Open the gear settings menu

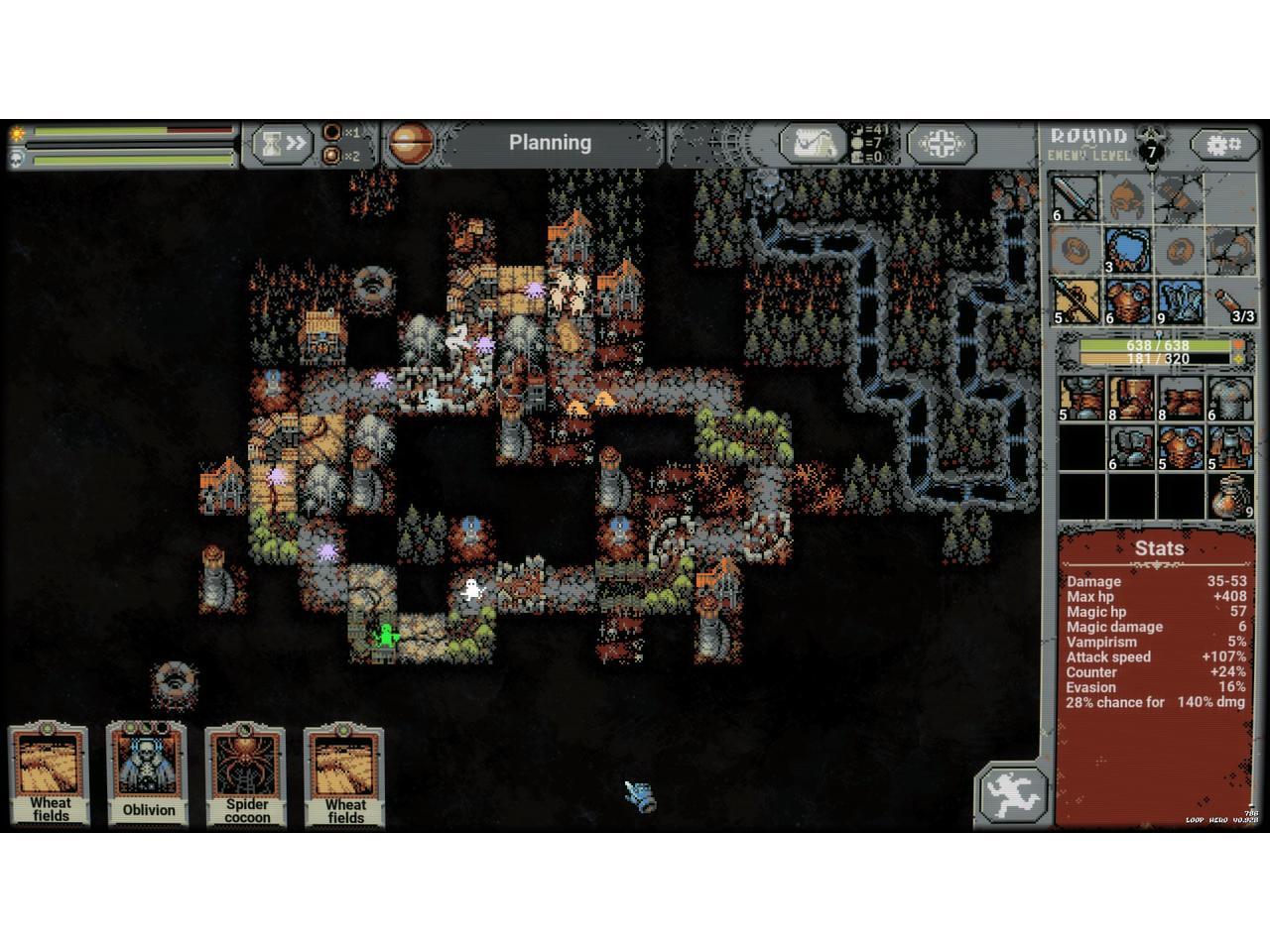coord(1222,145)
